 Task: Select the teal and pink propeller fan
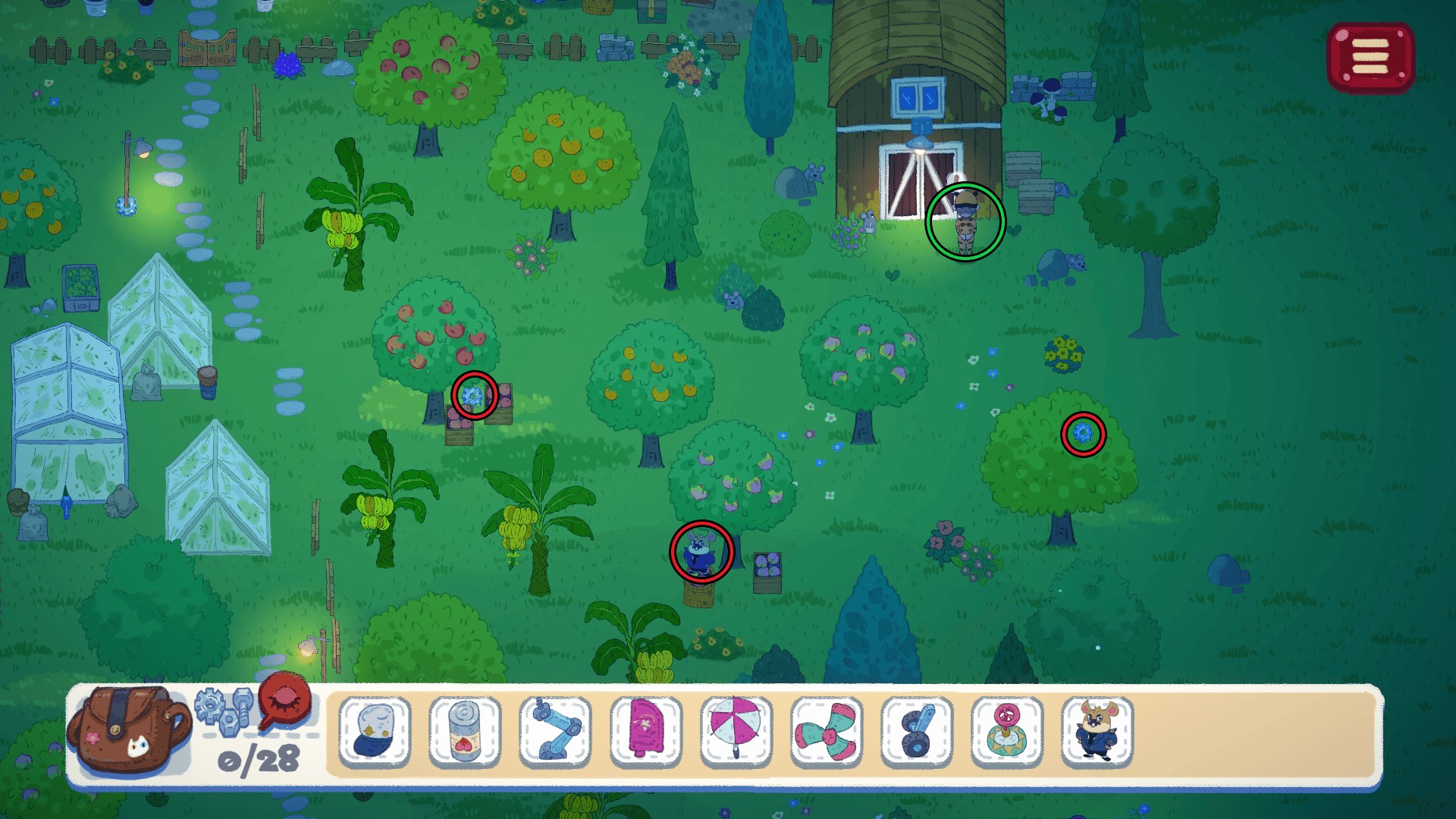[827, 732]
